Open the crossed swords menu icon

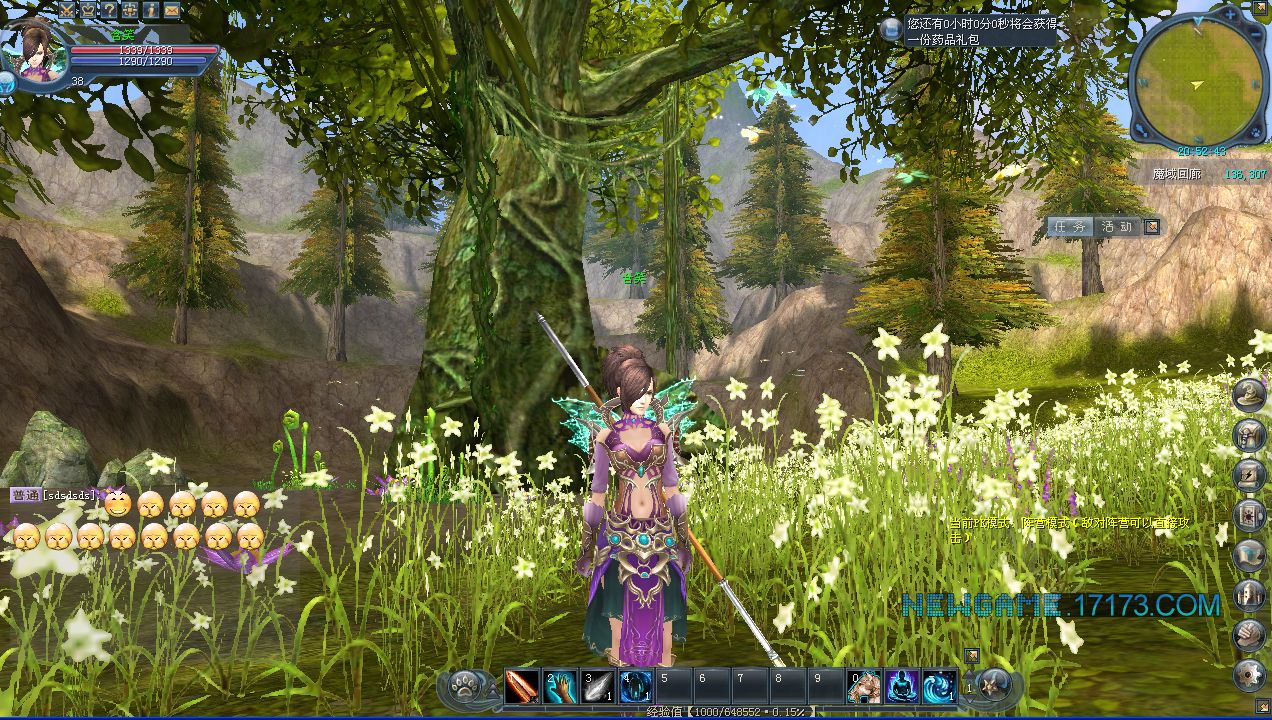pyautogui.click(x=69, y=9)
